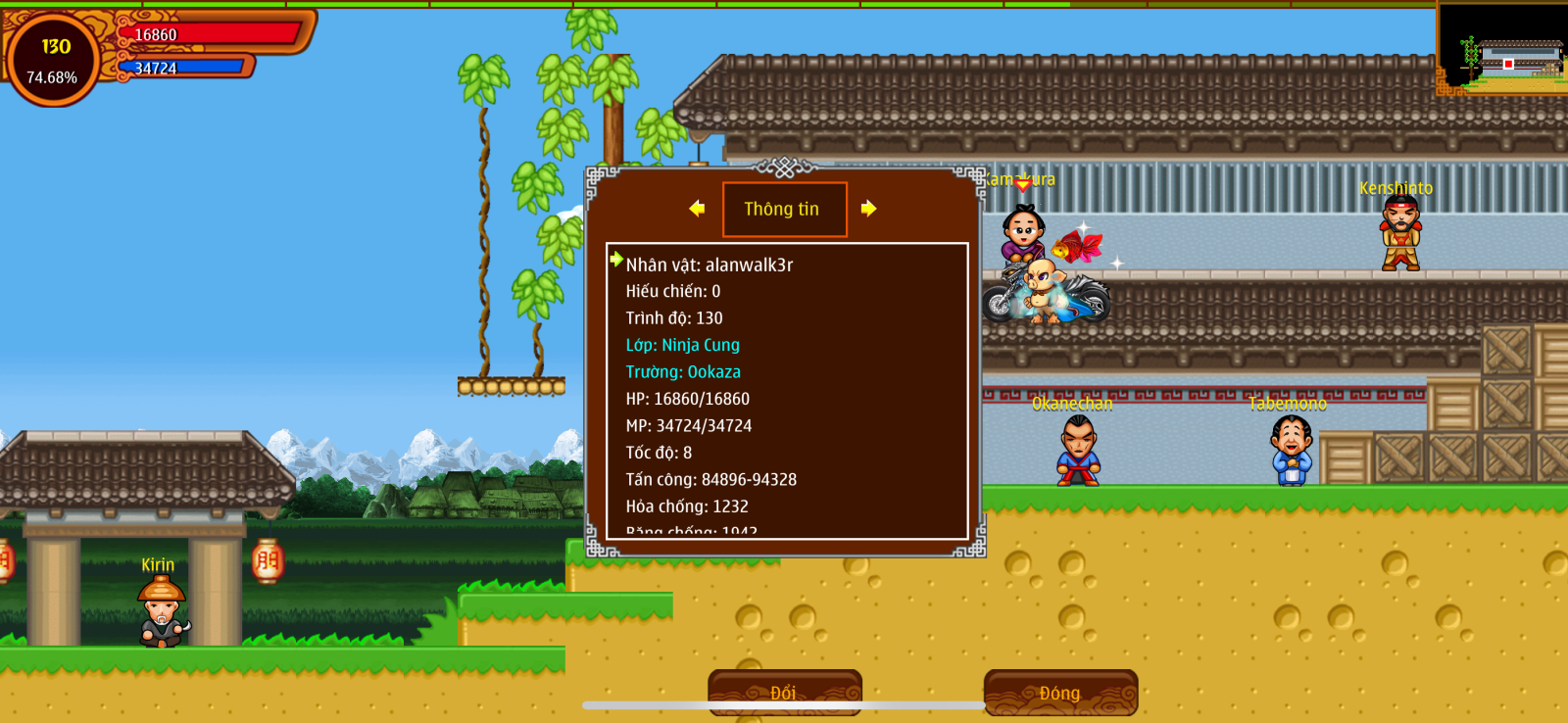Tap the Đổi button
This screenshot has height=723, width=1568.
pos(784,693)
